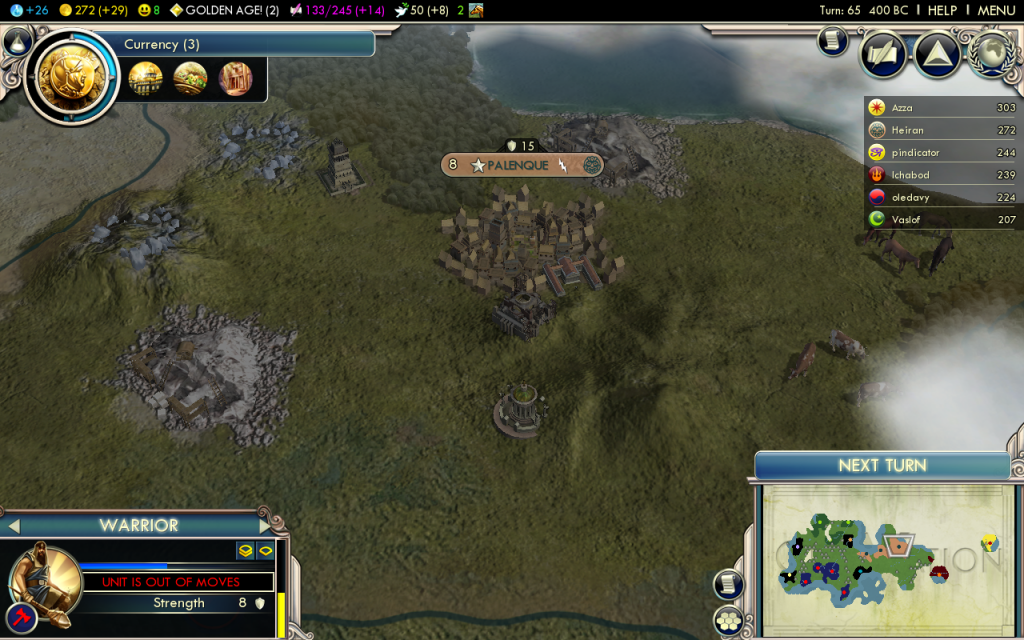Open the HELP Civilopedia link

(942, 10)
